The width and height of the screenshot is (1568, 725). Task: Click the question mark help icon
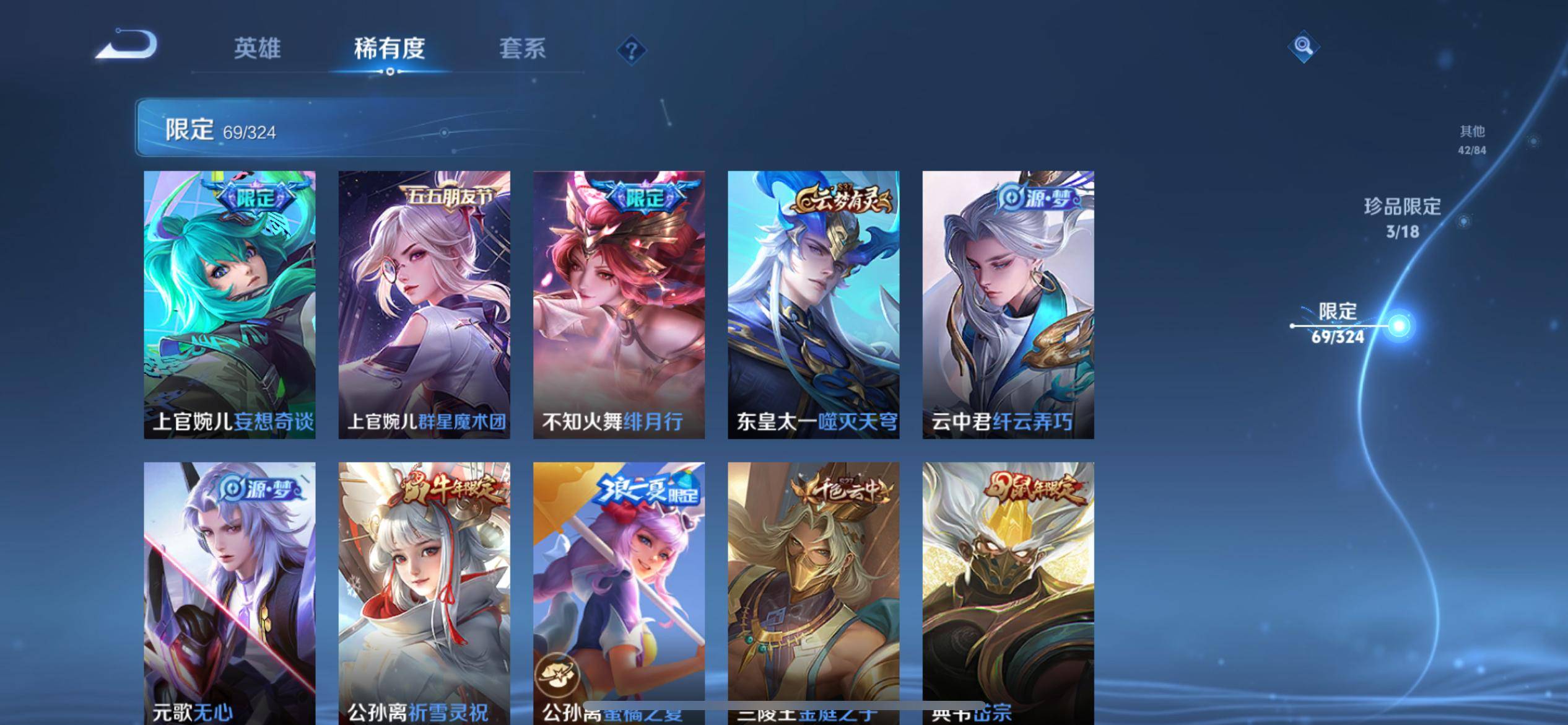pyautogui.click(x=631, y=50)
